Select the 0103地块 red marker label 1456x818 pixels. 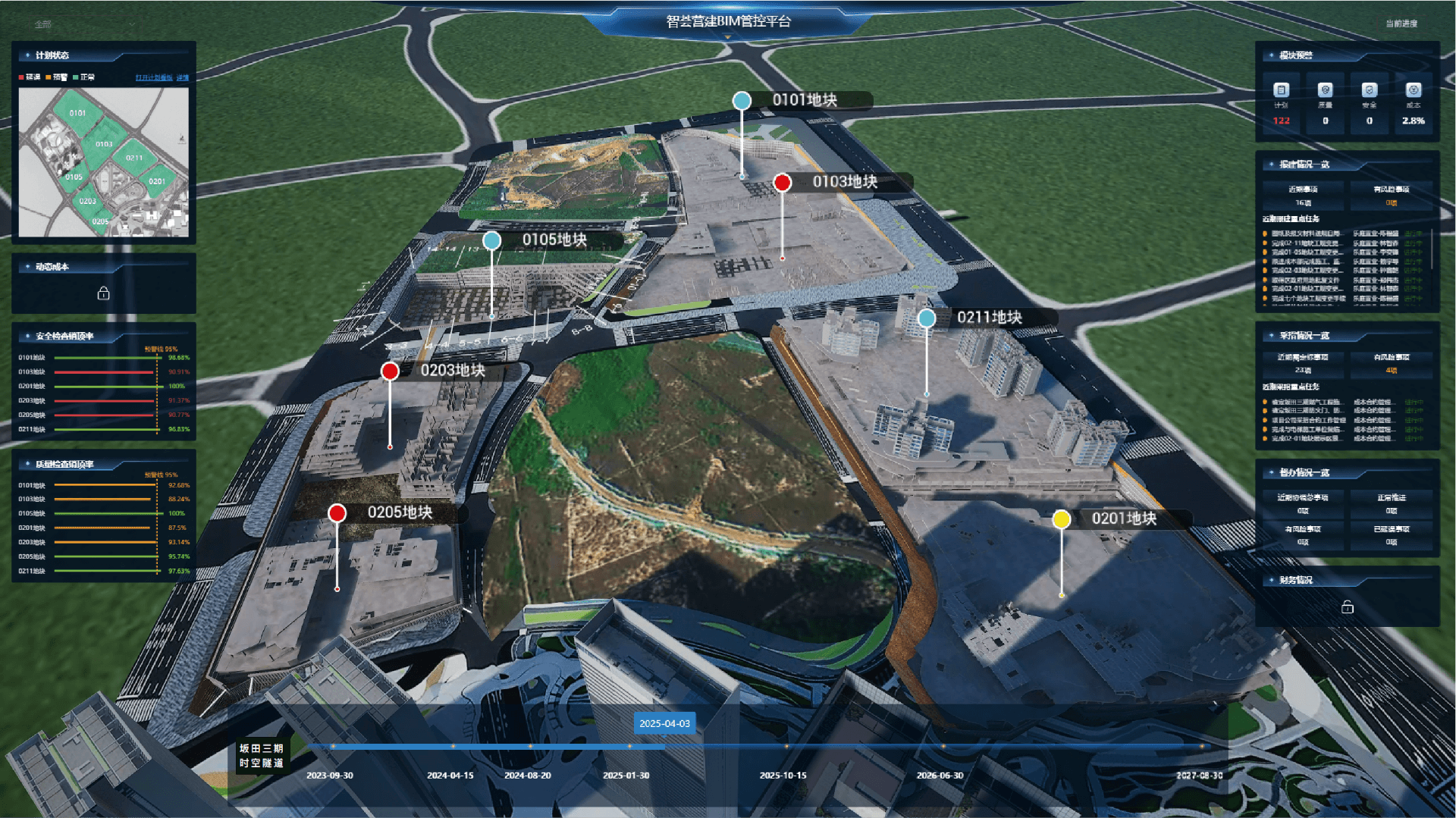click(x=845, y=182)
